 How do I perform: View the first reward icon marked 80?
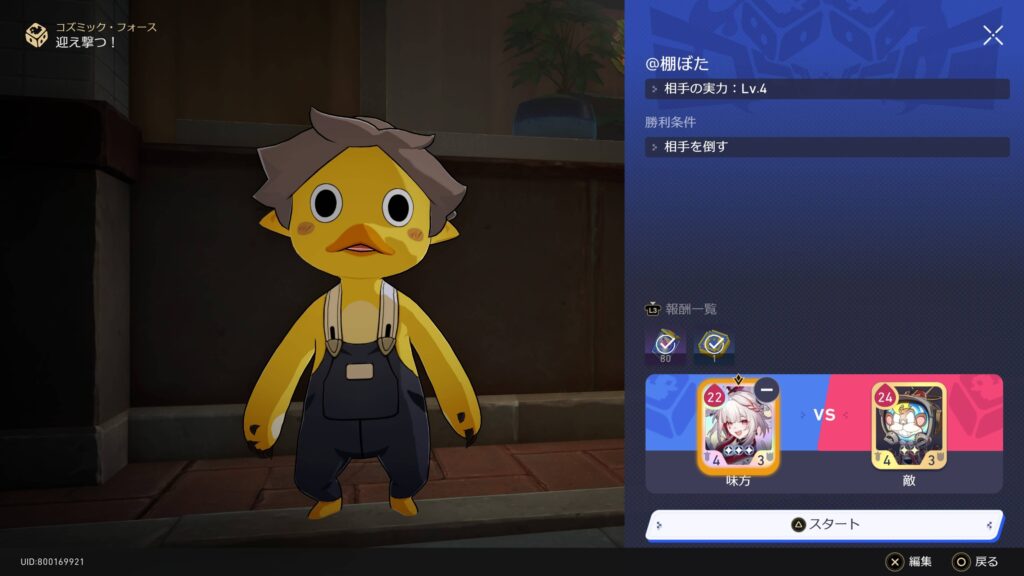[x=665, y=345]
